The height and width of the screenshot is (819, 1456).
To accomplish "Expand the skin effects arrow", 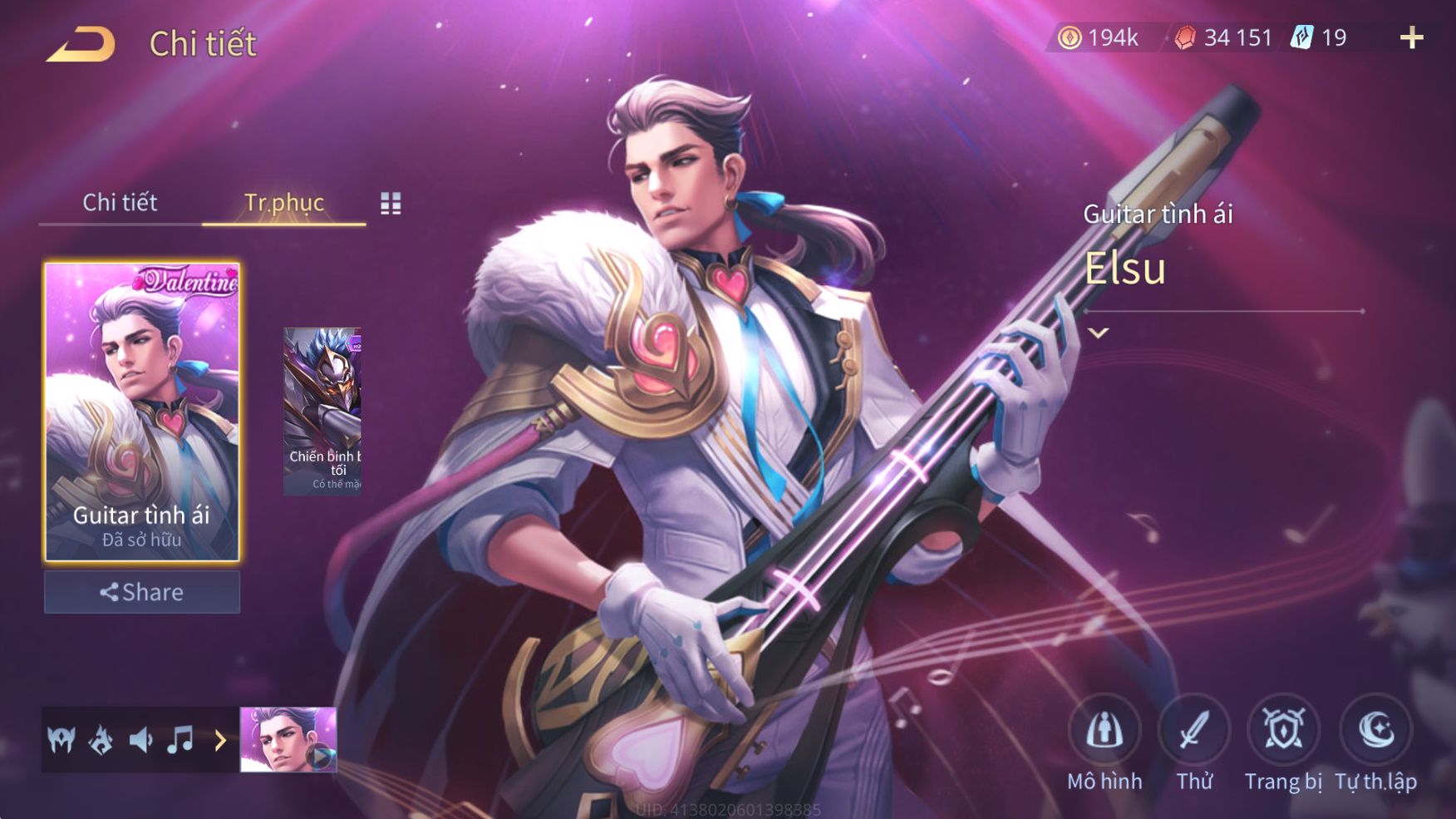I will coord(220,739).
